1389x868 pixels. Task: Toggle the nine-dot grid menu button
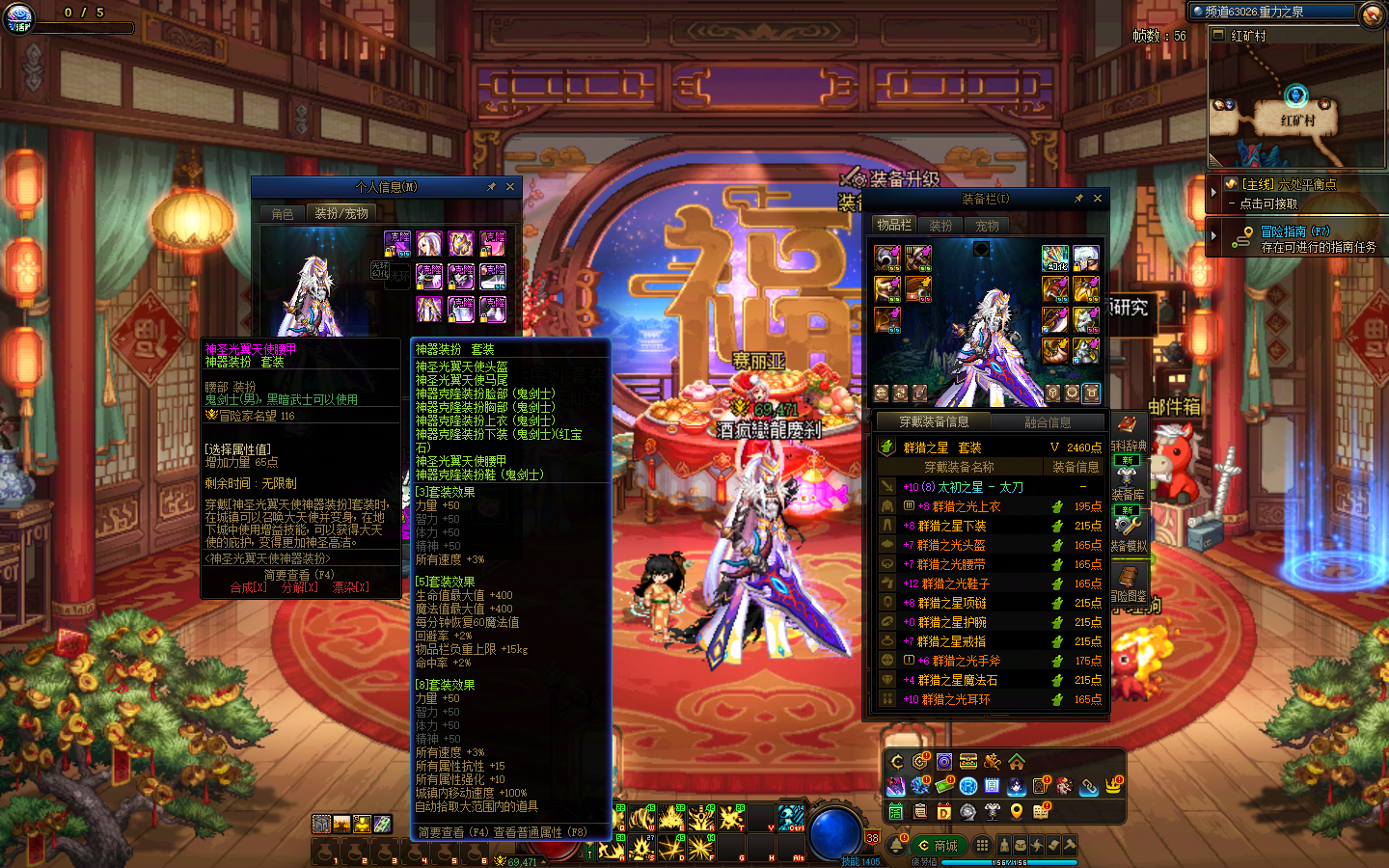[x=982, y=846]
